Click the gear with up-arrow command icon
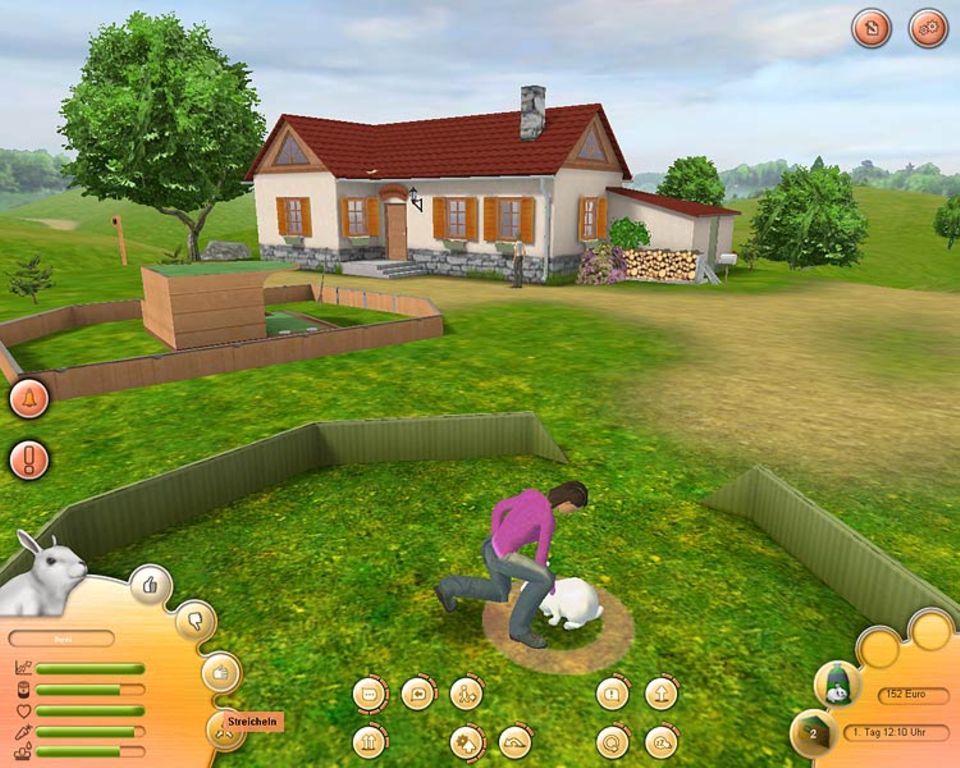Image resolution: width=960 pixels, height=768 pixels. 466,742
